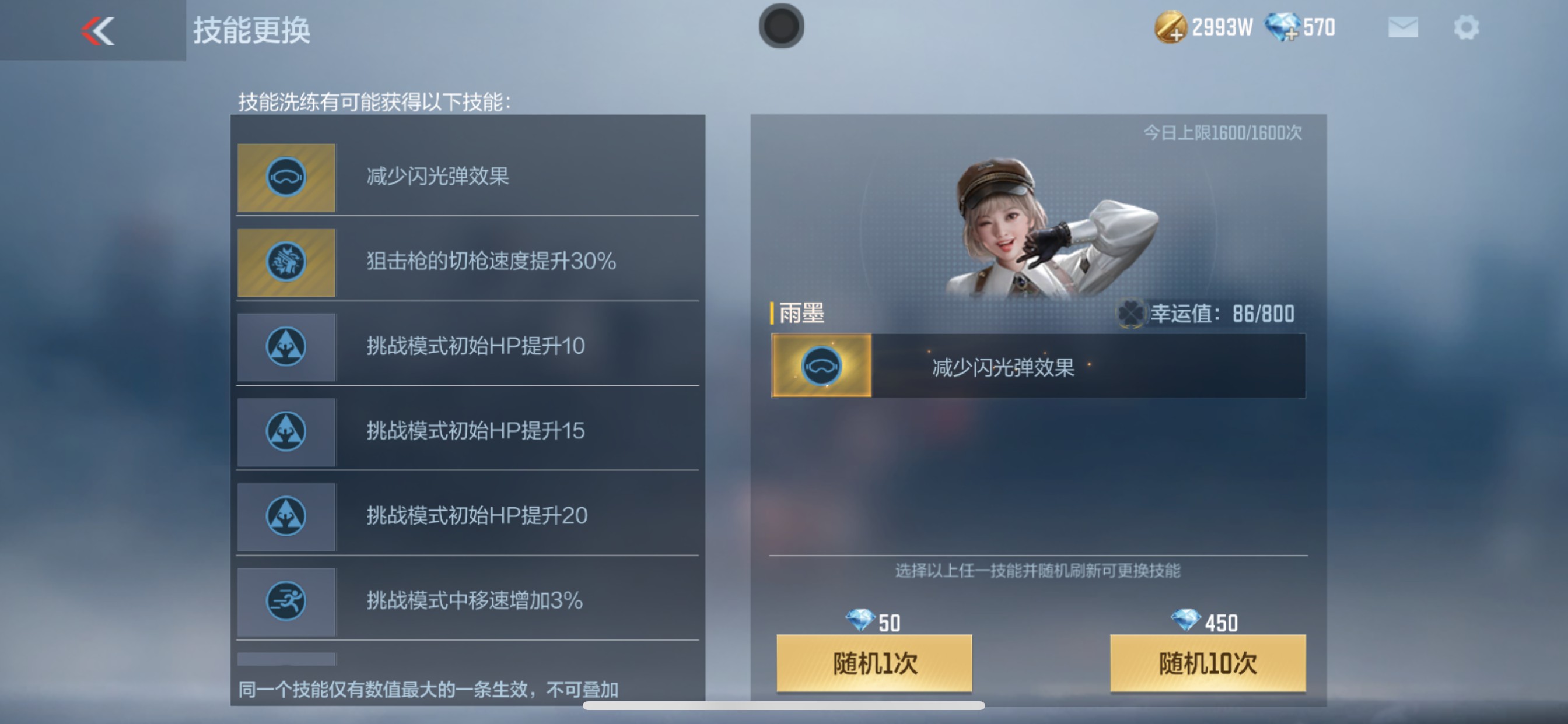This screenshot has height=724, width=1568.
Task: Select the HP提升10 skill icon
Action: pyautogui.click(x=286, y=347)
